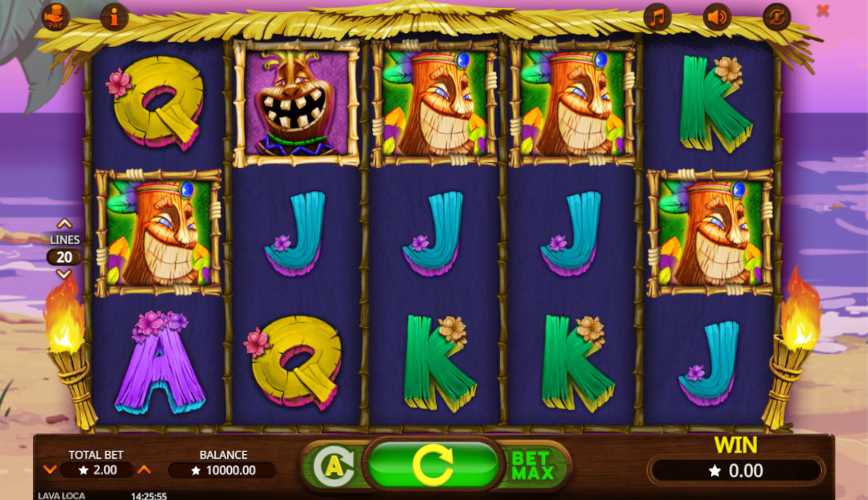This screenshot has height=500, width=868.
Task: Set the wager with Bet Max
Action: coord(533,465)
